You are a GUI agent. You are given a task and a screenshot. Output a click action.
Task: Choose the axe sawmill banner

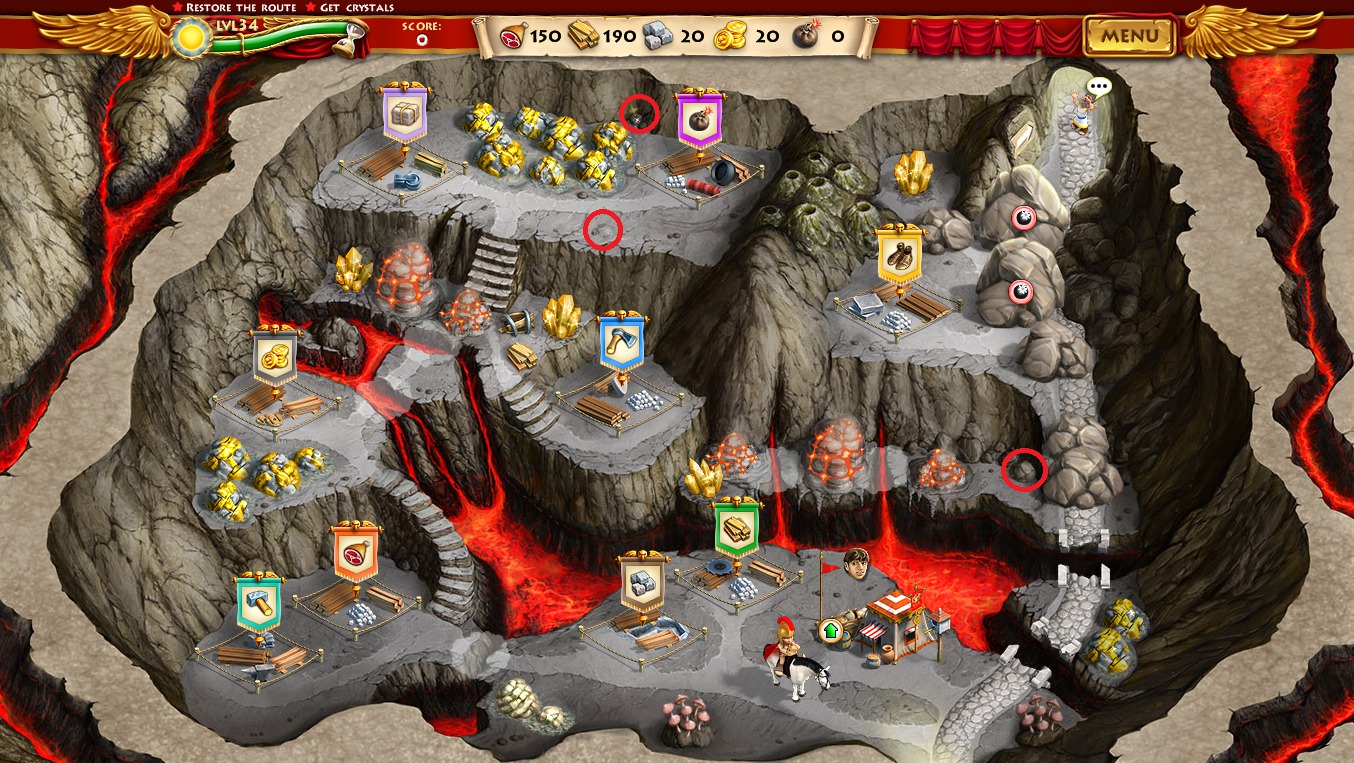point(619,343)
